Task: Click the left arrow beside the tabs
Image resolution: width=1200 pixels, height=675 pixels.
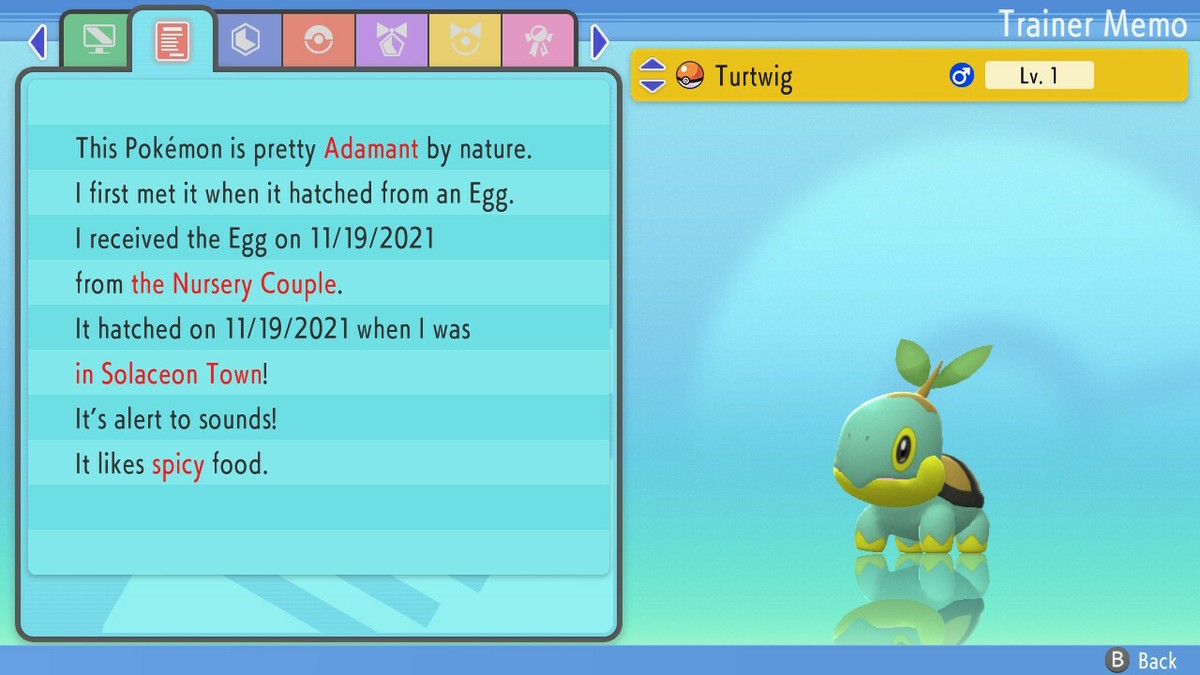Action: 38,42
